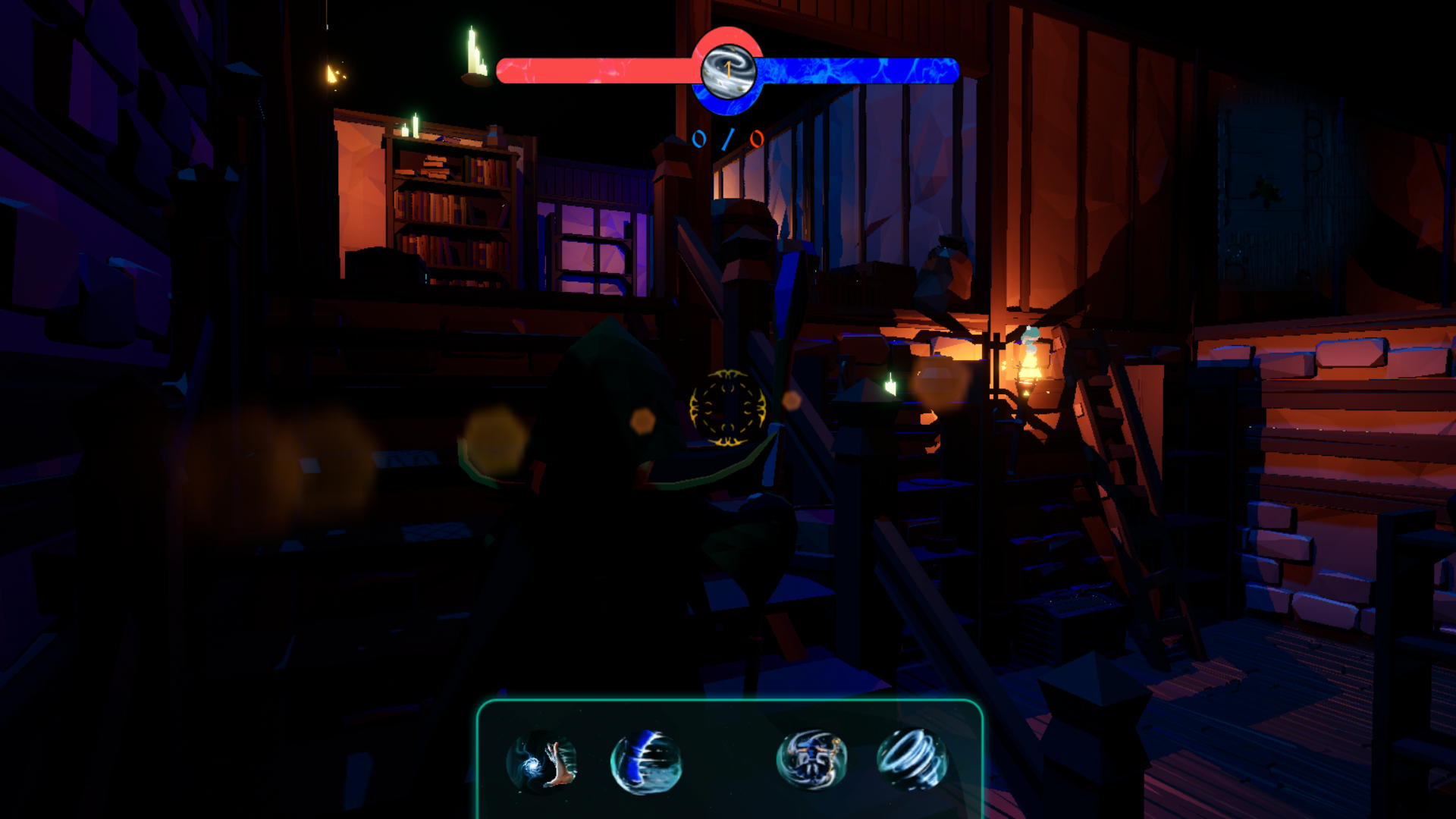Cast the tornado spell icon
This screenshot has width=1456, height=819.
(x=912, y=759)
